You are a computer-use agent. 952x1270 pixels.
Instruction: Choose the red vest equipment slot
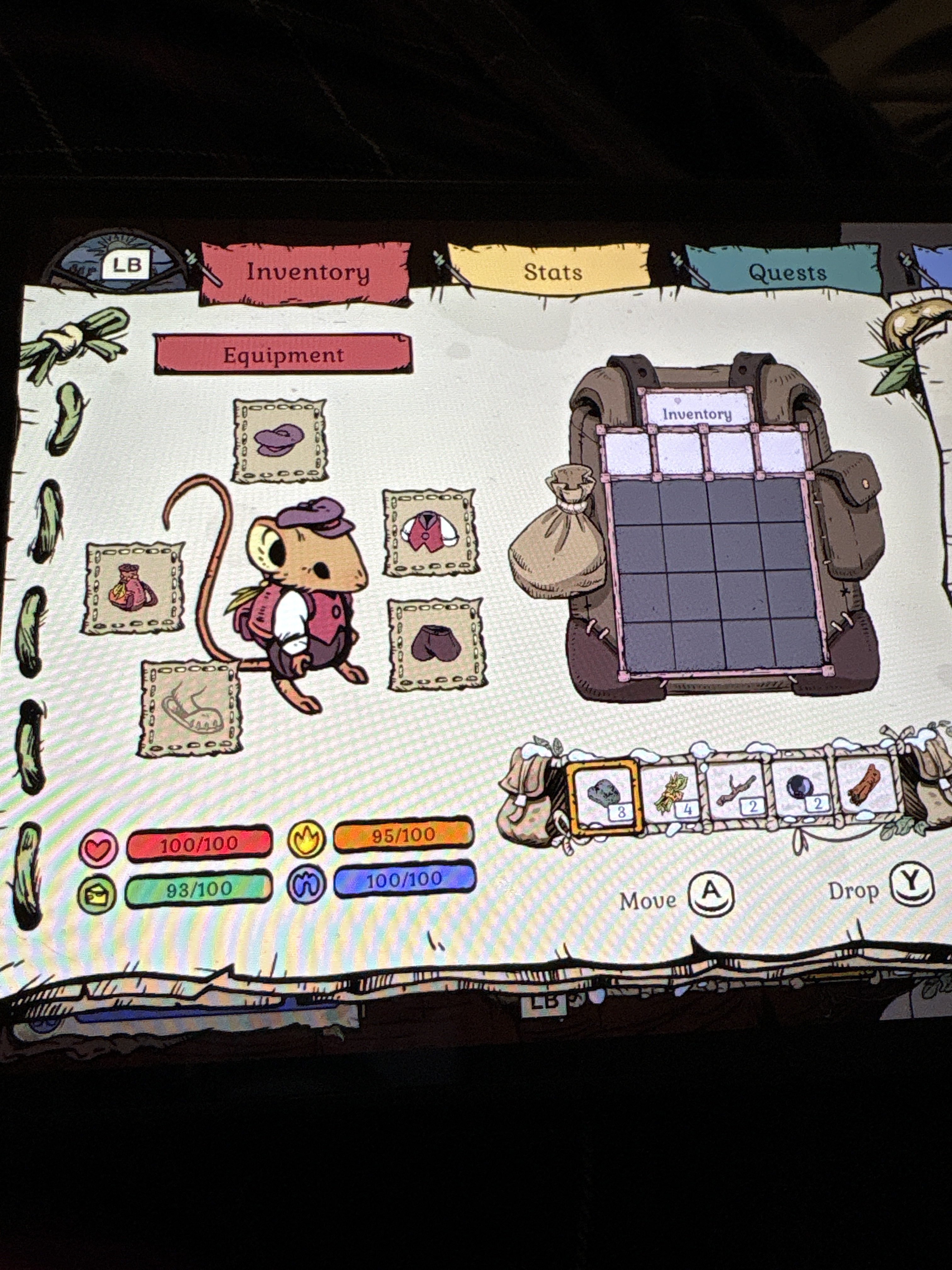click(430, 533)
